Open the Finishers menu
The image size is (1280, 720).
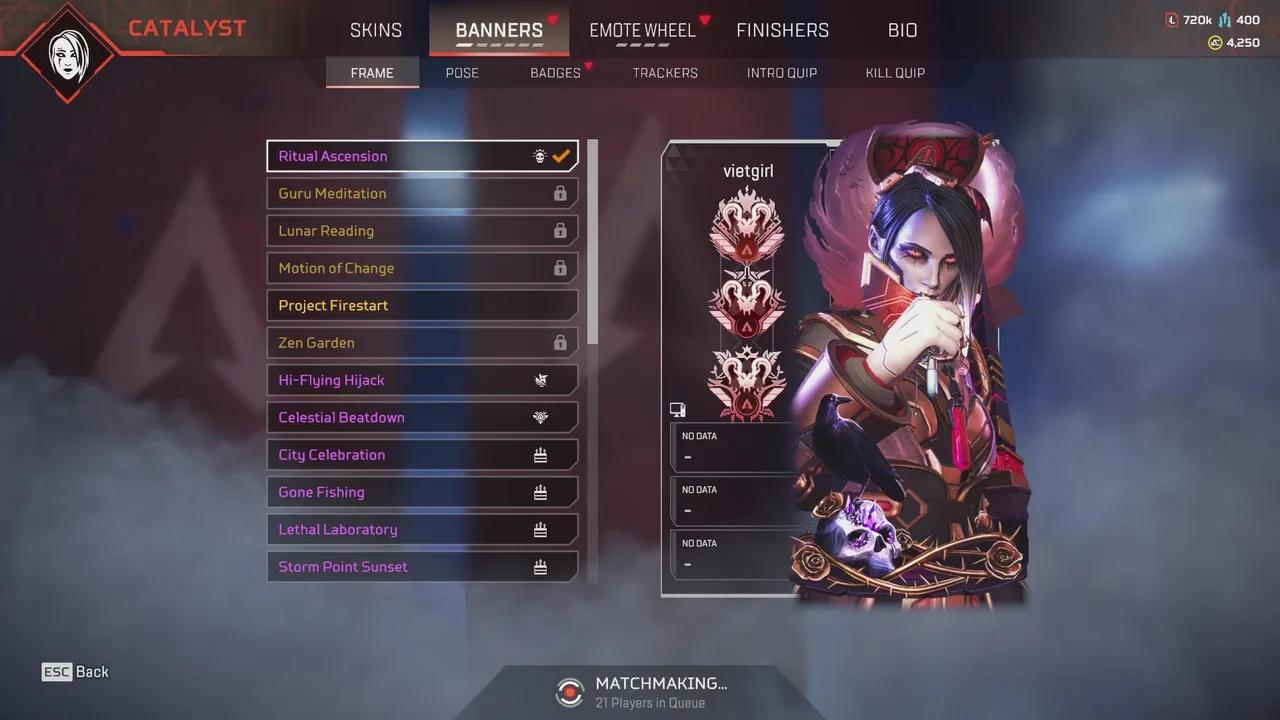pyautogui.click(x=783, y=30)
